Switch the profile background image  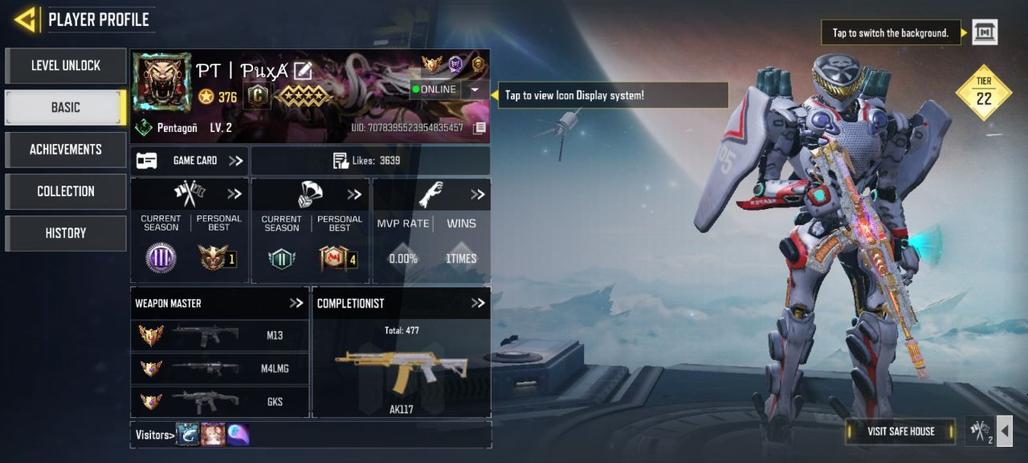click(x=985, y=33)
